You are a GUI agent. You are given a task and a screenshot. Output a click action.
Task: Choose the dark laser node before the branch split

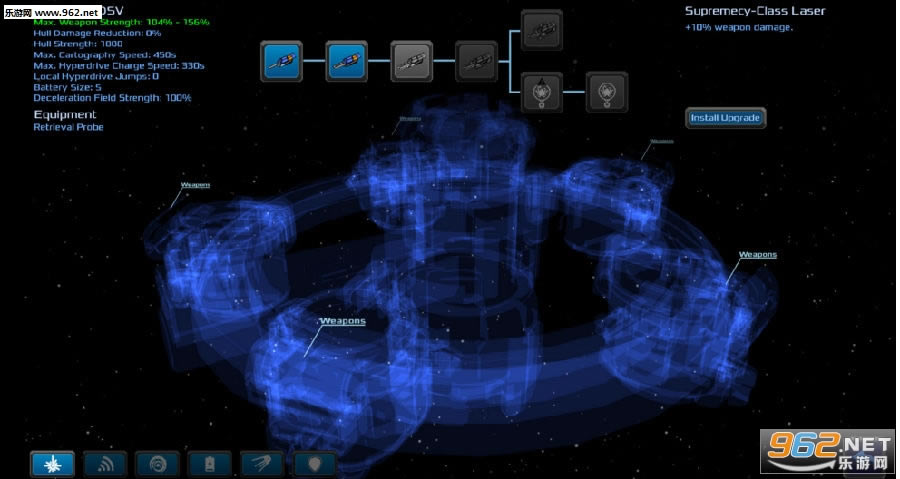(x=475, y=60)
